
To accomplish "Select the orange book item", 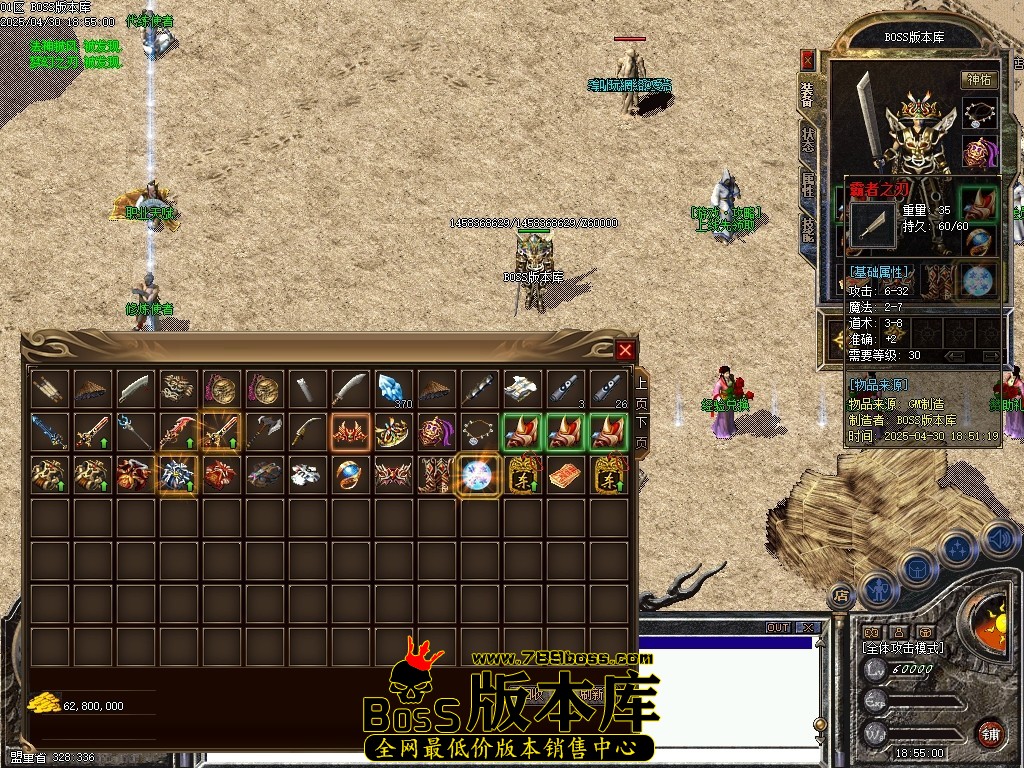I will [x=563, y=474].
